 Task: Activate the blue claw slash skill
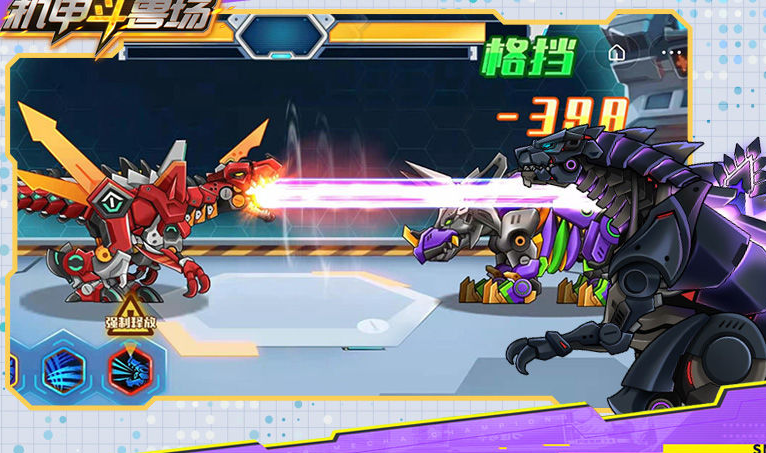point(64,371)
